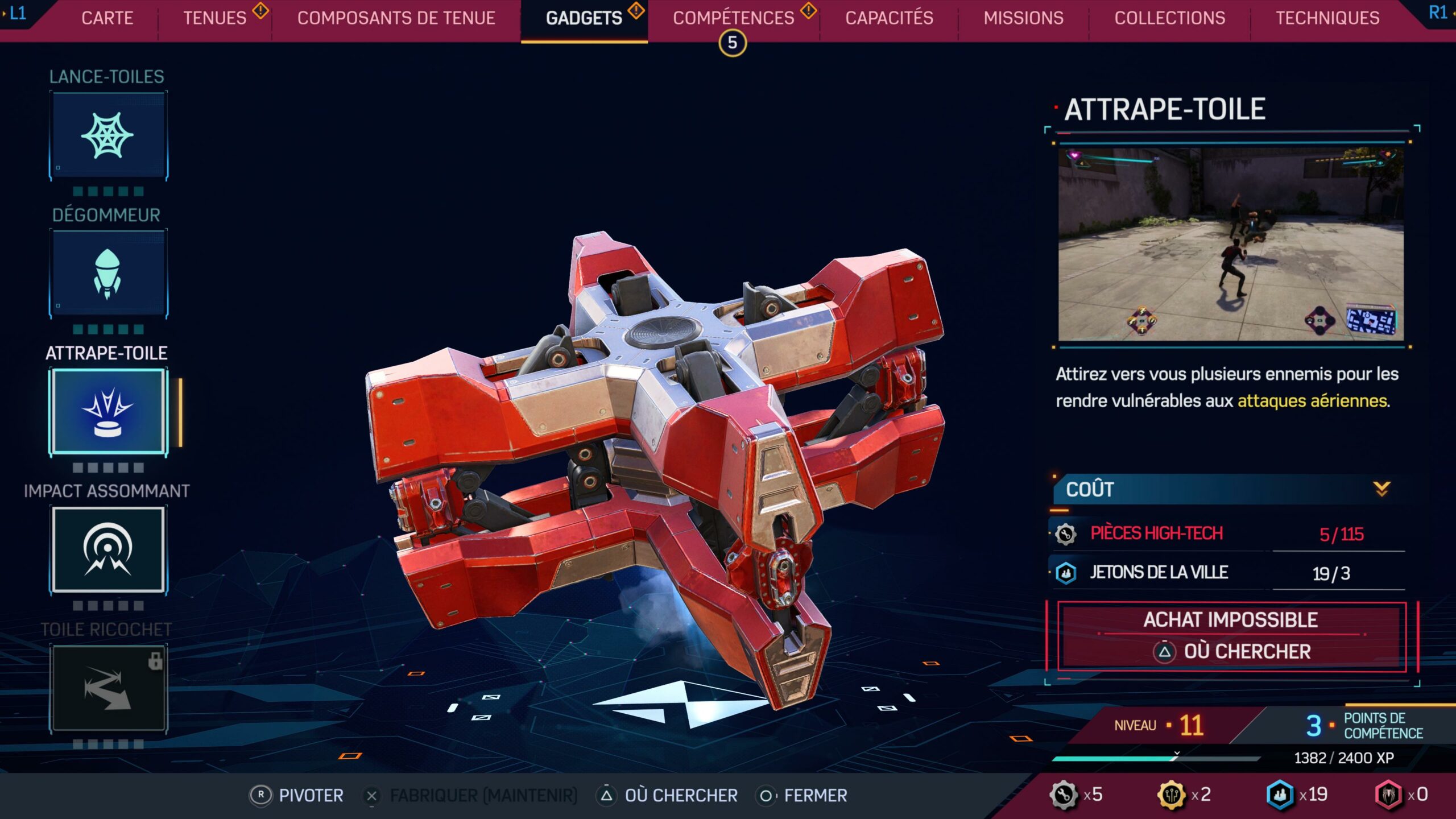
Task: Switch to the Carte tab
Action: [x=107, y=18]
